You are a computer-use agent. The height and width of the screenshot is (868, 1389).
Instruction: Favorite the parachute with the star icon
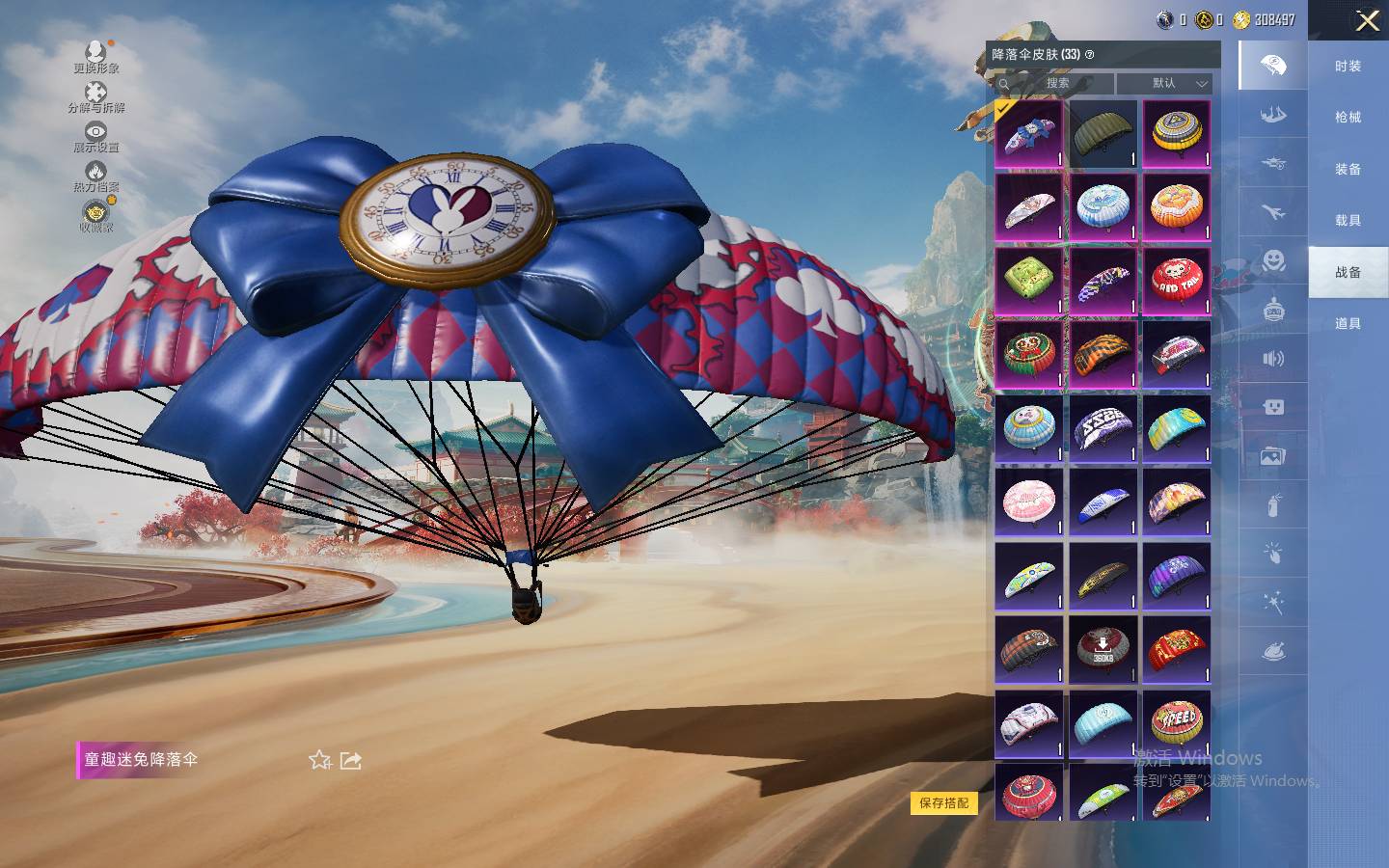pos(319,760)
